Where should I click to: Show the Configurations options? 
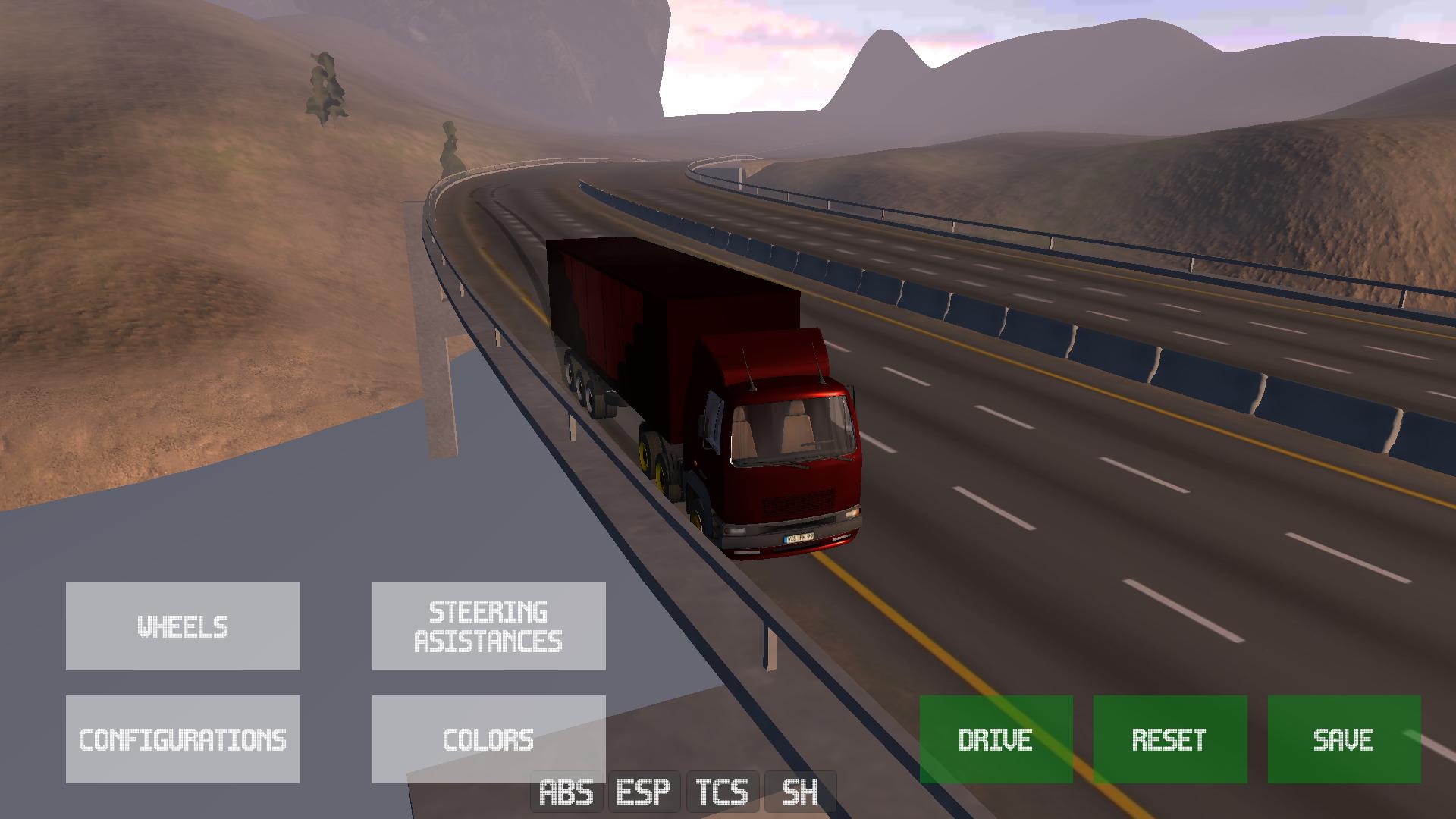183,739
